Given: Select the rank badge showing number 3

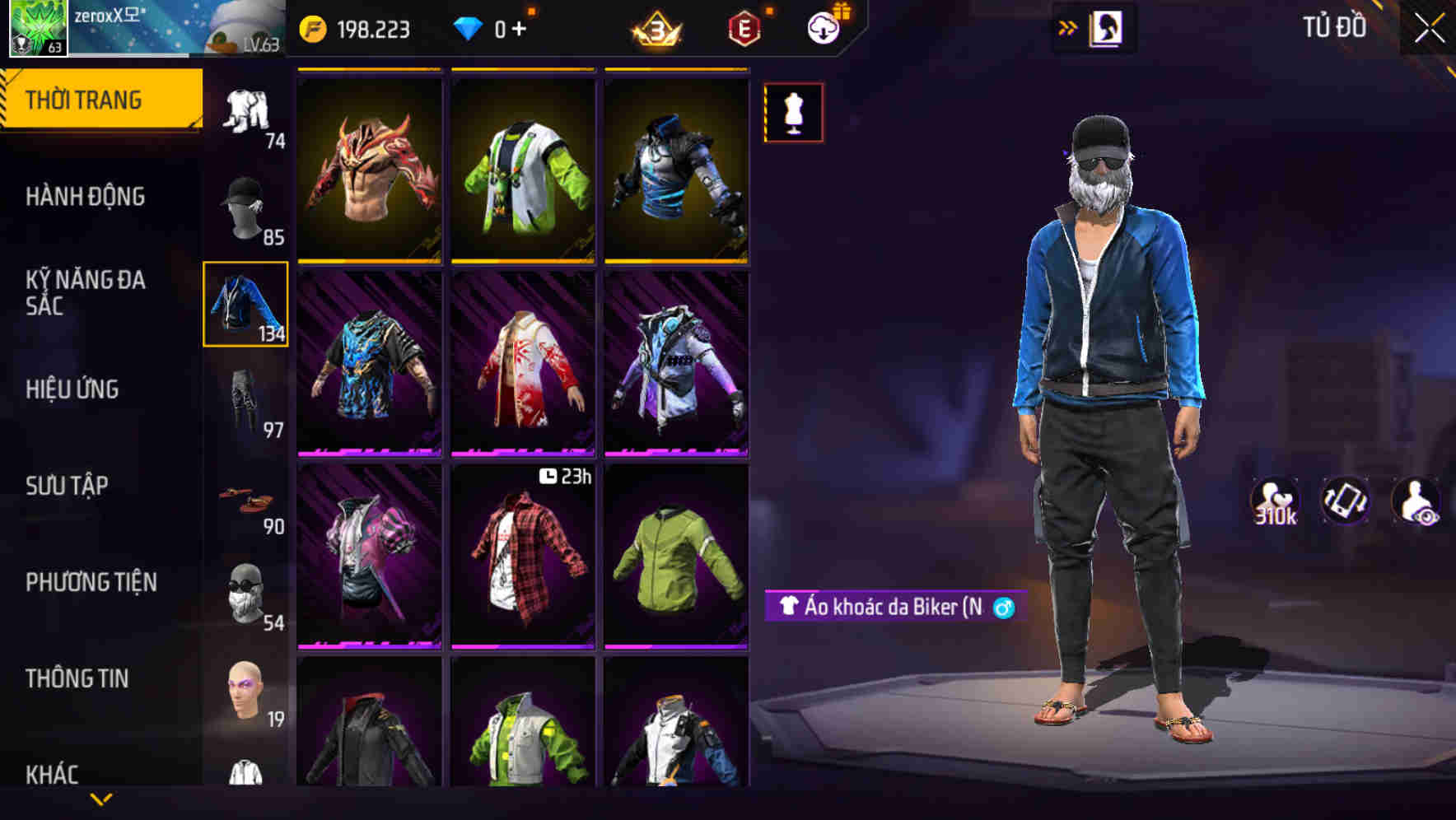Looking at the screenshot, I should coord(656,28).
